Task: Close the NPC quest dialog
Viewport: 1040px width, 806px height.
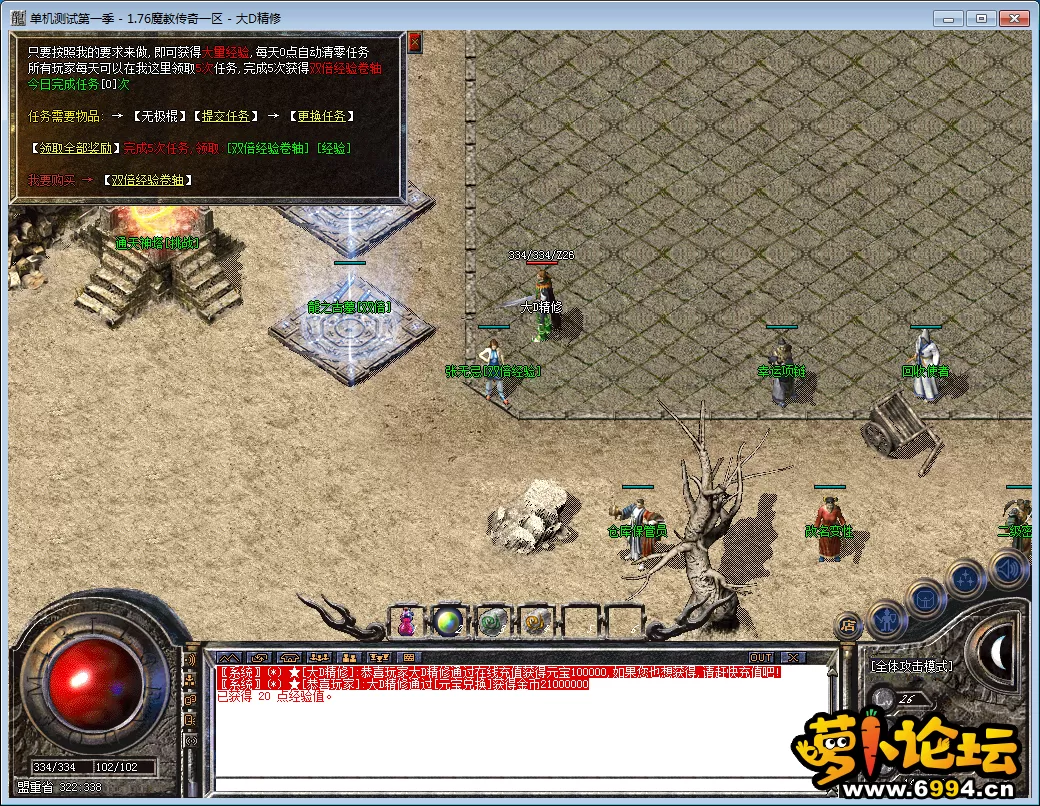Action: click(415, 42)
